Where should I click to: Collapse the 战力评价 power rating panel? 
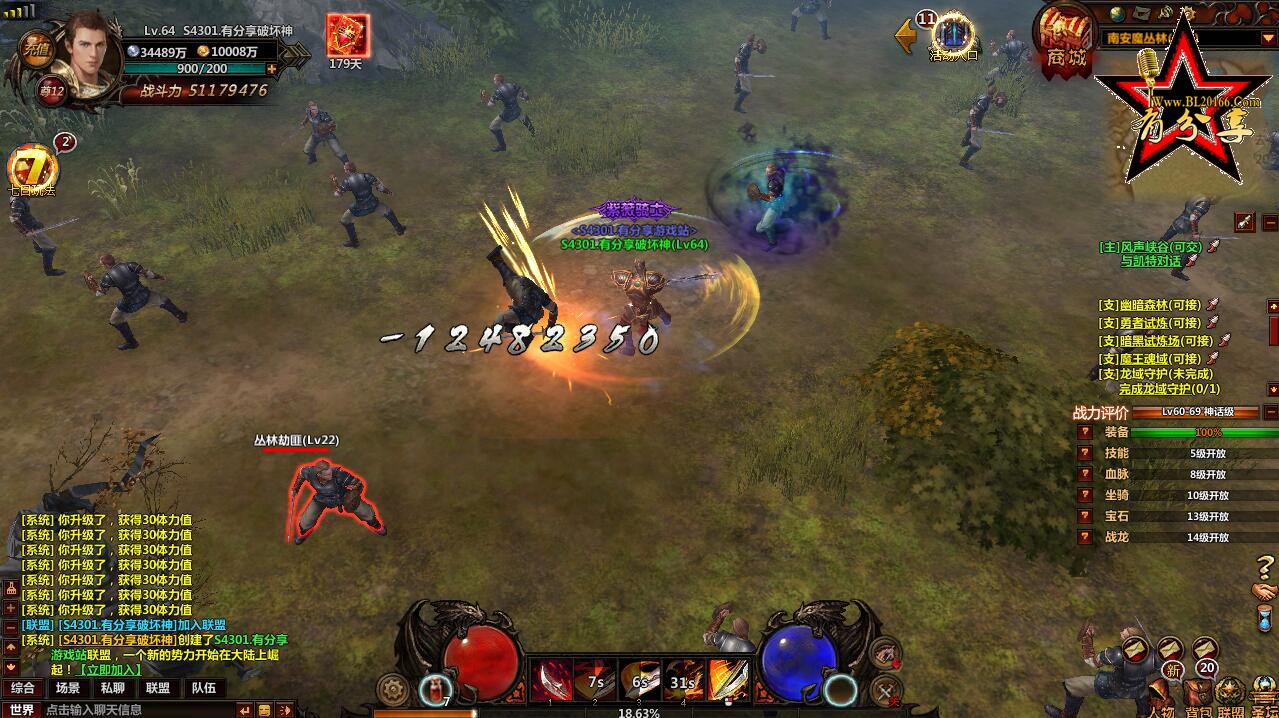coord(1270,412)
